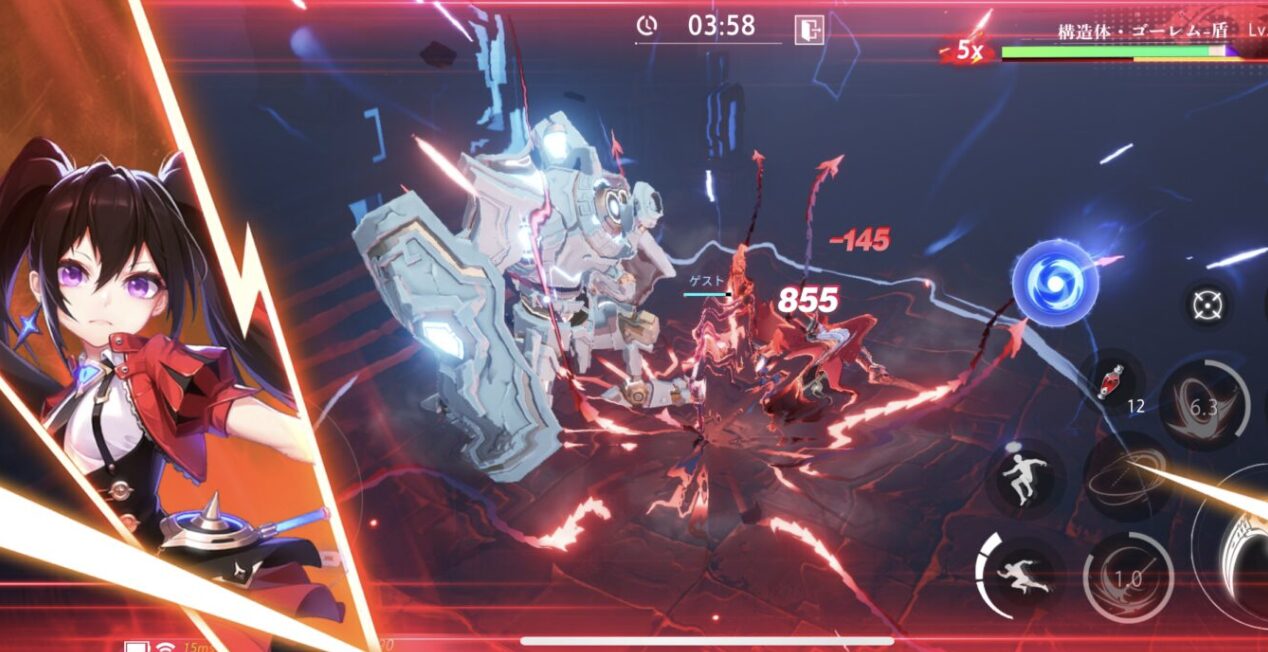Screen dimensions: 1268x652
Task: Tap the exit stage door icon
Action: click(808, 29)
